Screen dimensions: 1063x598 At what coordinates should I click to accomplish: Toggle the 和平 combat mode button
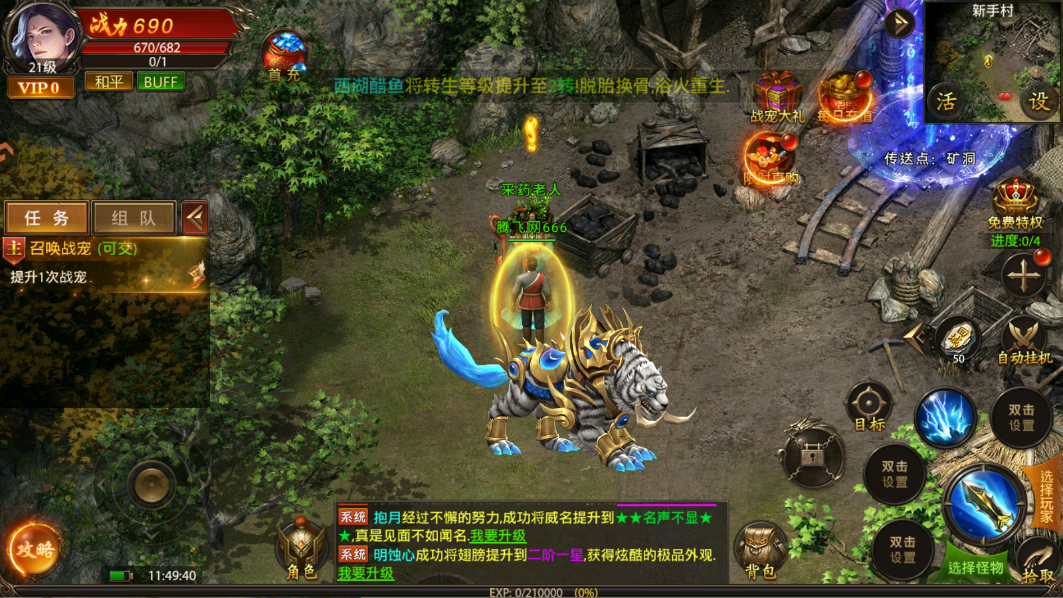click(107, 81)
